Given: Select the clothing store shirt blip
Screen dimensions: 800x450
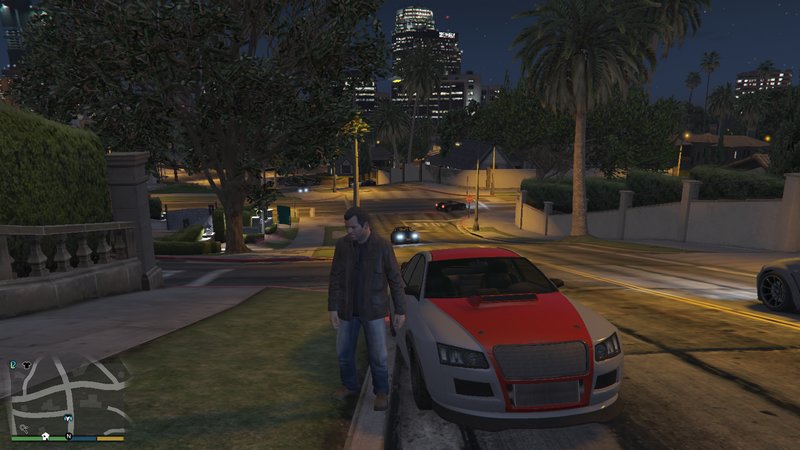Looking at the screenshot, I should [x=27, y=365].
